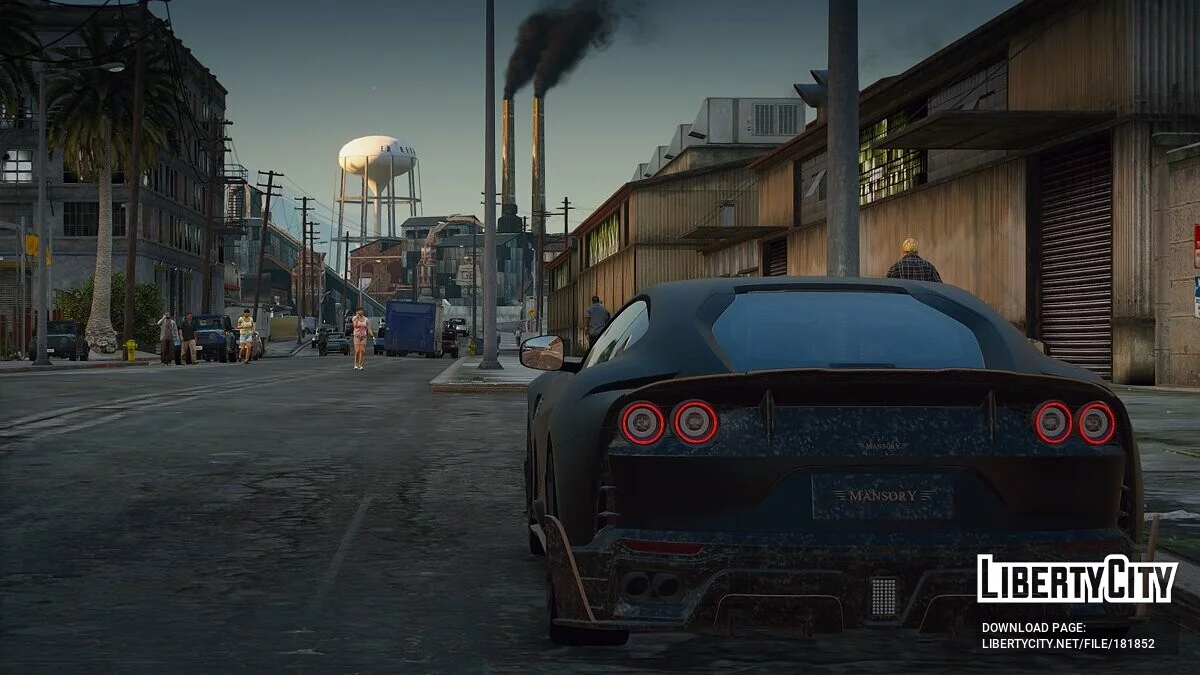Click the LibertyCity watermark logo
The image size is (1200, 675).
(x=1077, y=580)
